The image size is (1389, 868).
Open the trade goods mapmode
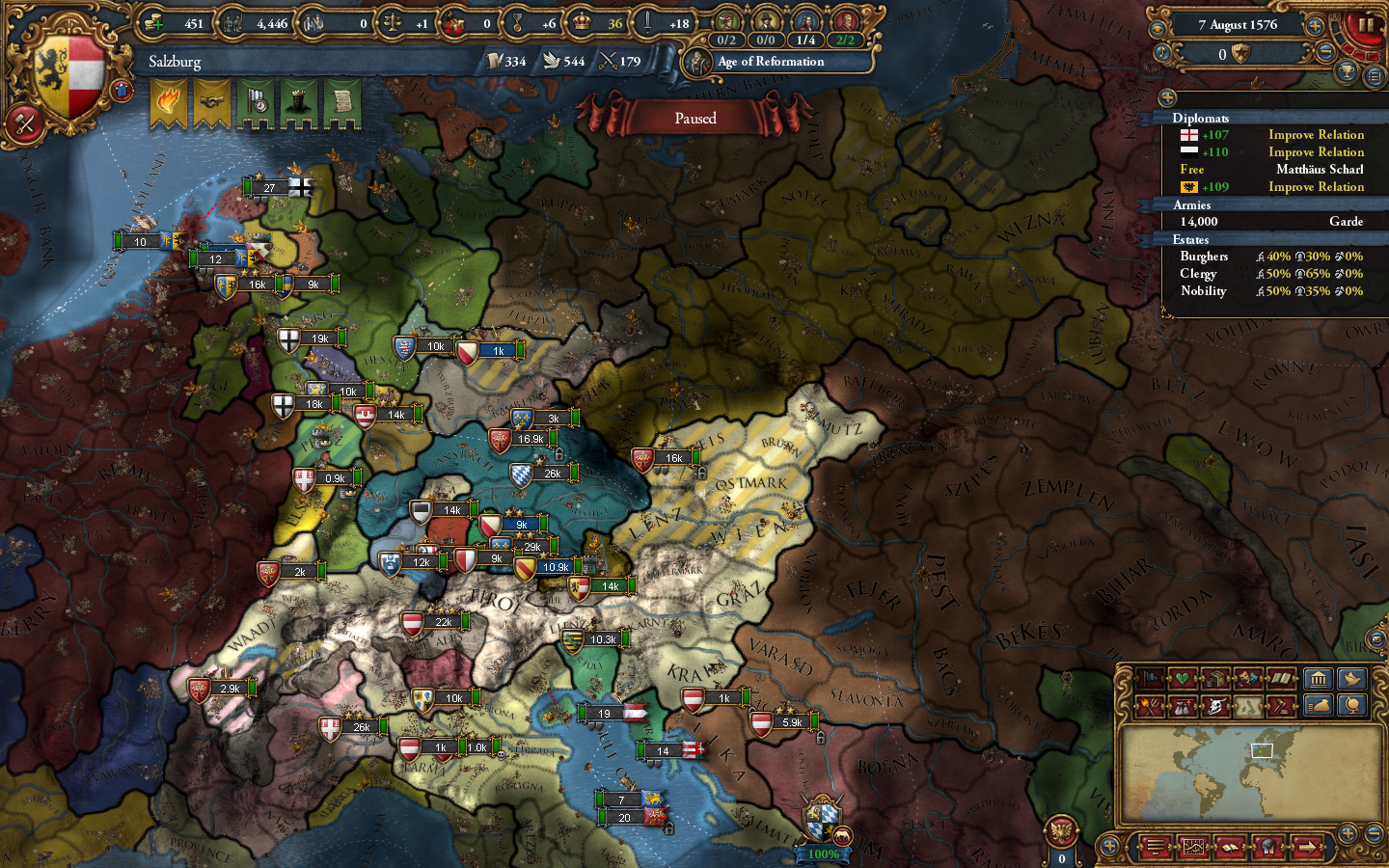tap(1217, 678)
